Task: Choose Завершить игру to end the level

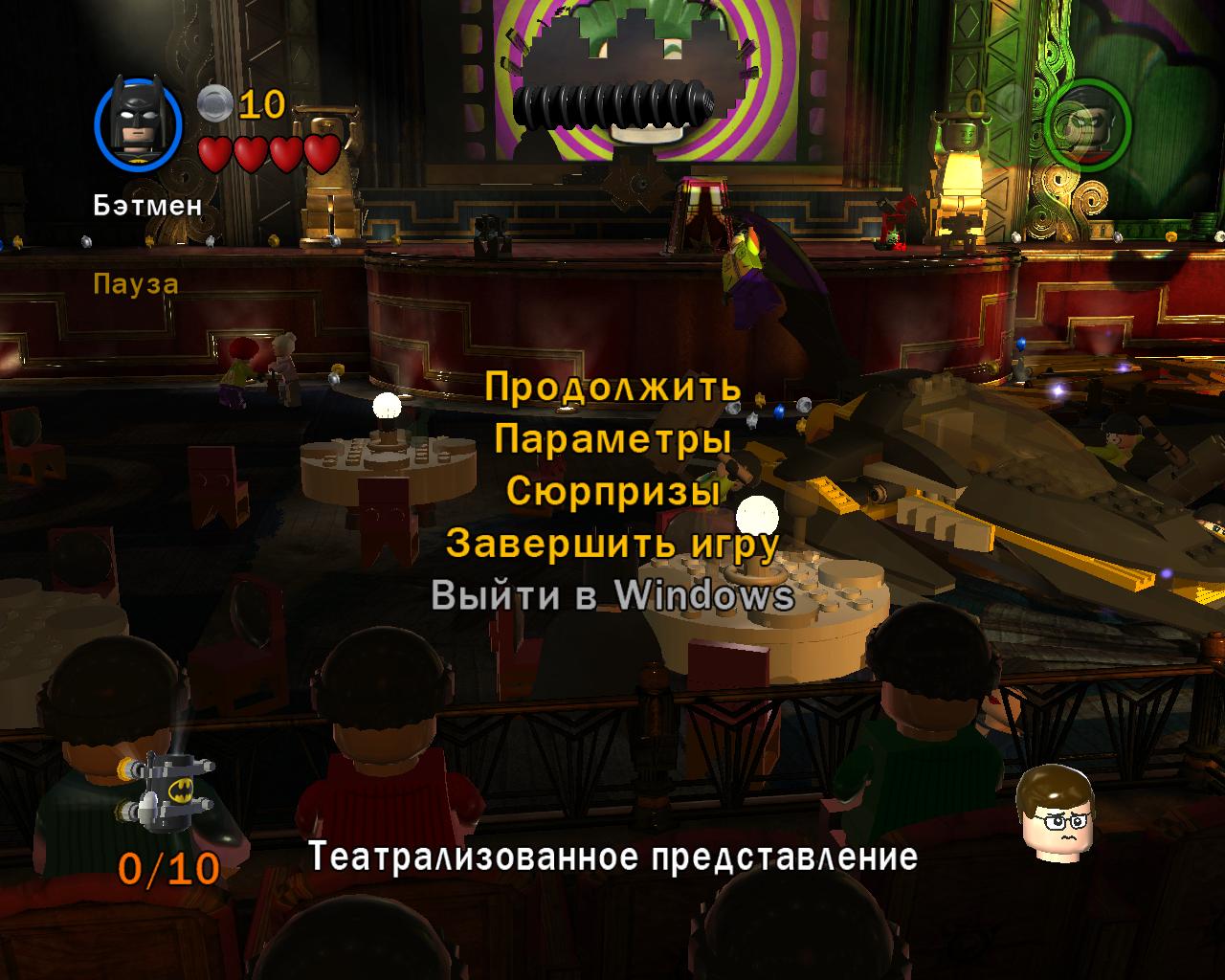Action: point(612,544)
